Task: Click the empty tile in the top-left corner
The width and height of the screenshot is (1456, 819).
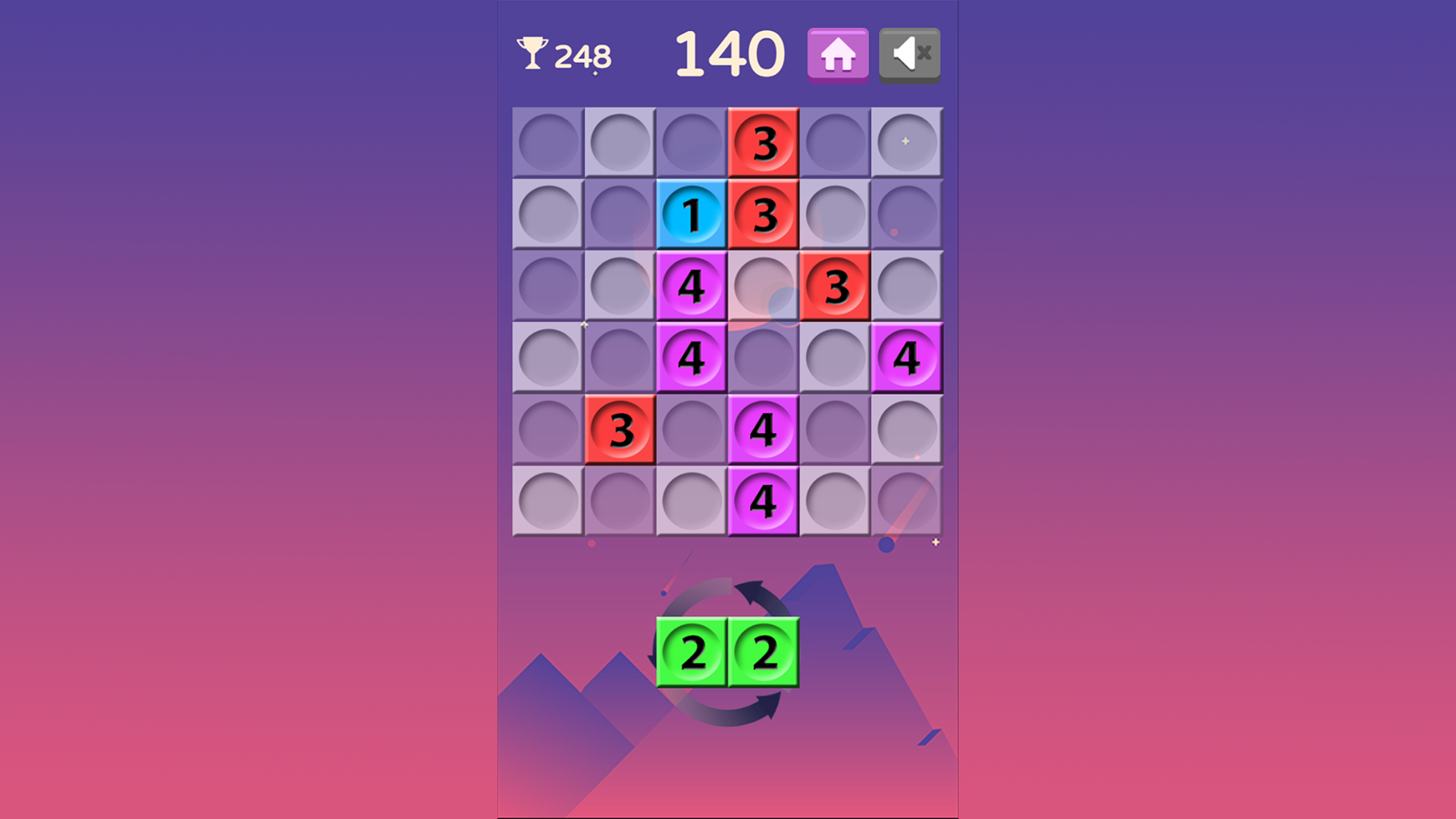Action: 548,143
